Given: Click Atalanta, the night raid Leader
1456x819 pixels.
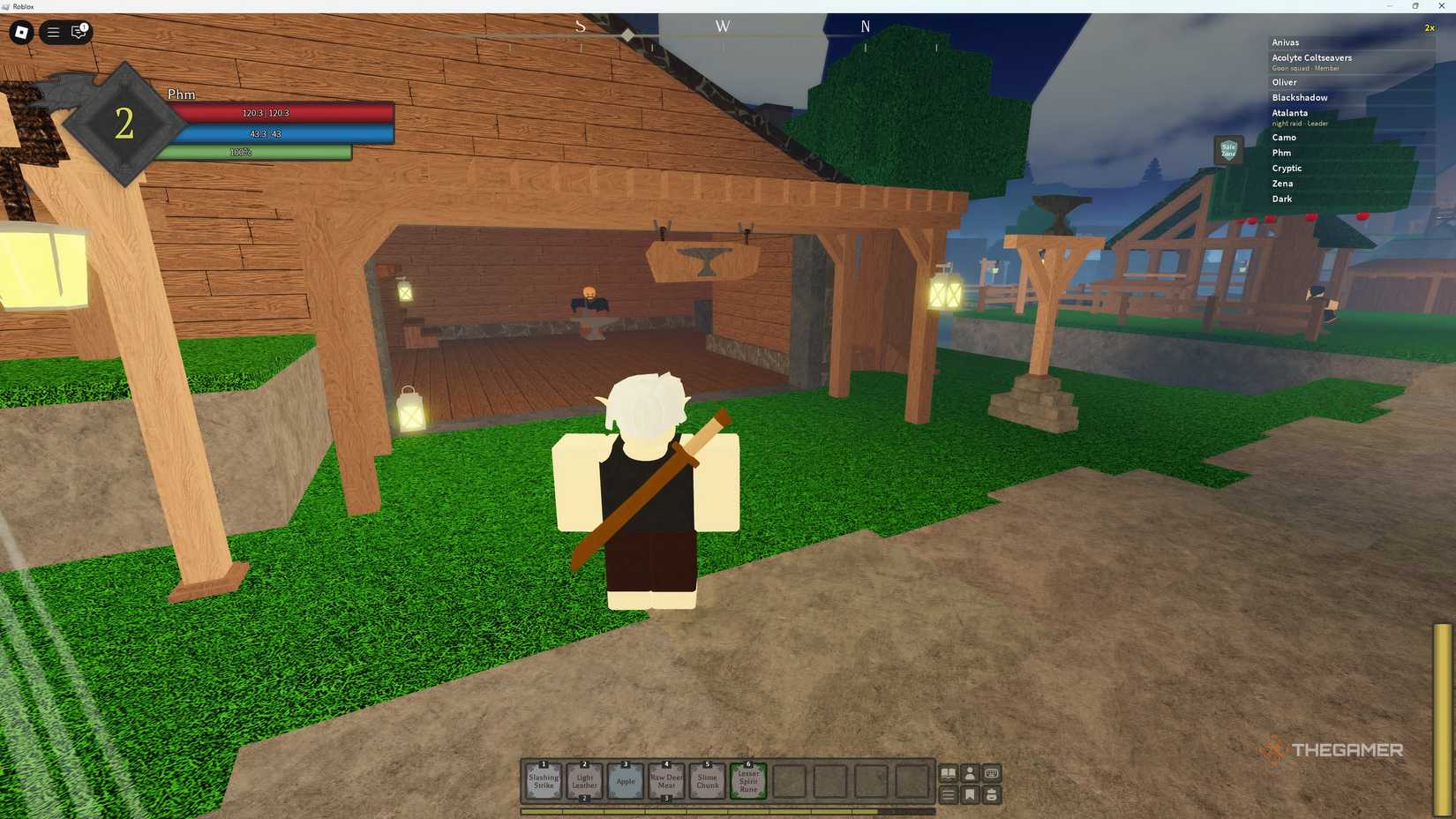Looking at the screenshot, I should click(x=1289, y=113).
